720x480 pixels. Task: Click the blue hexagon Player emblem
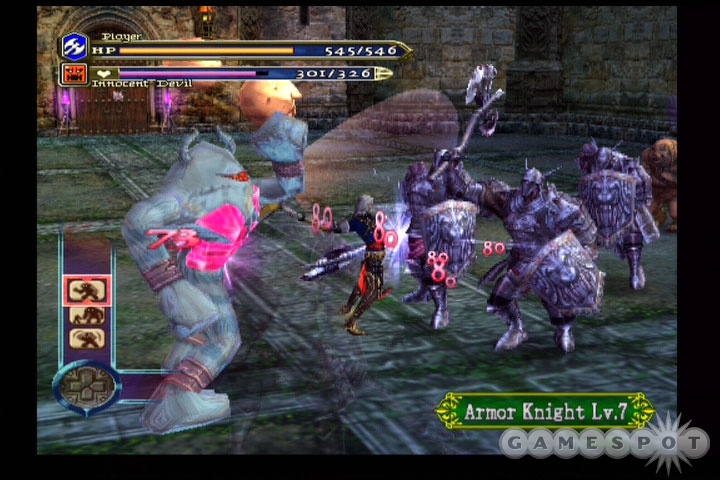point(75,46)
